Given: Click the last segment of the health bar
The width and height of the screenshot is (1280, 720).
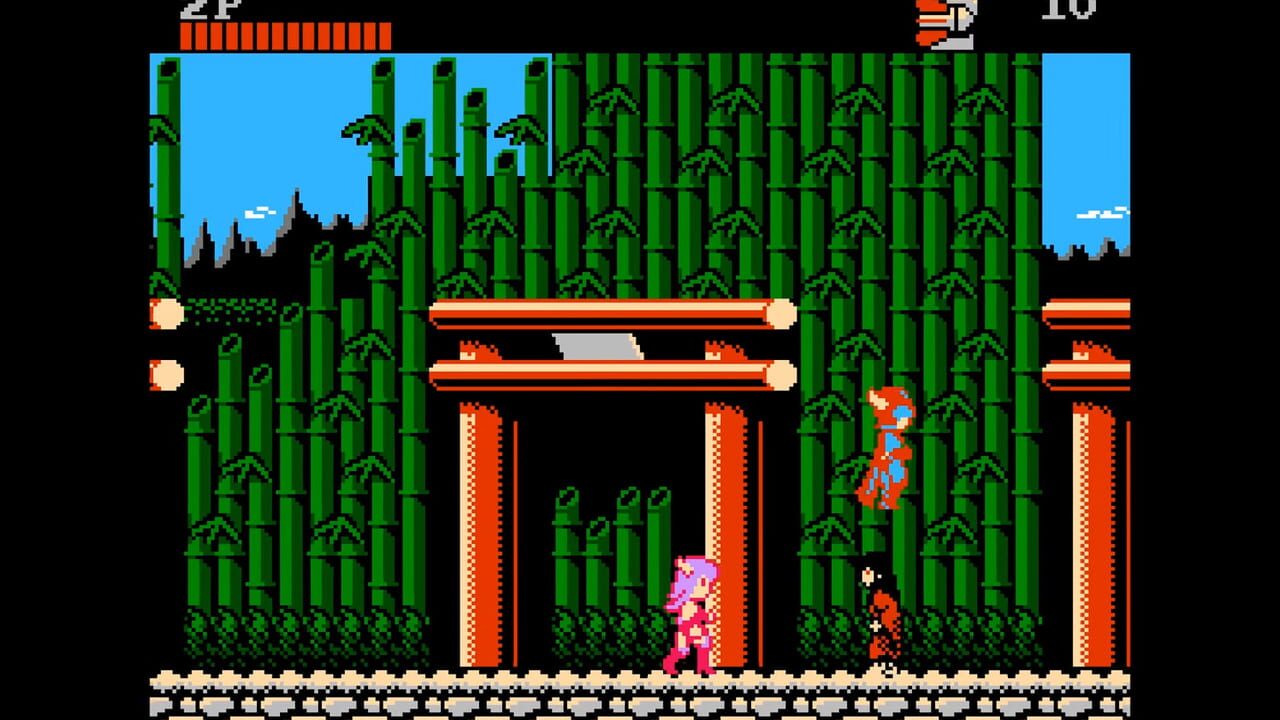Looking at the screenshot, I should 385,35.
